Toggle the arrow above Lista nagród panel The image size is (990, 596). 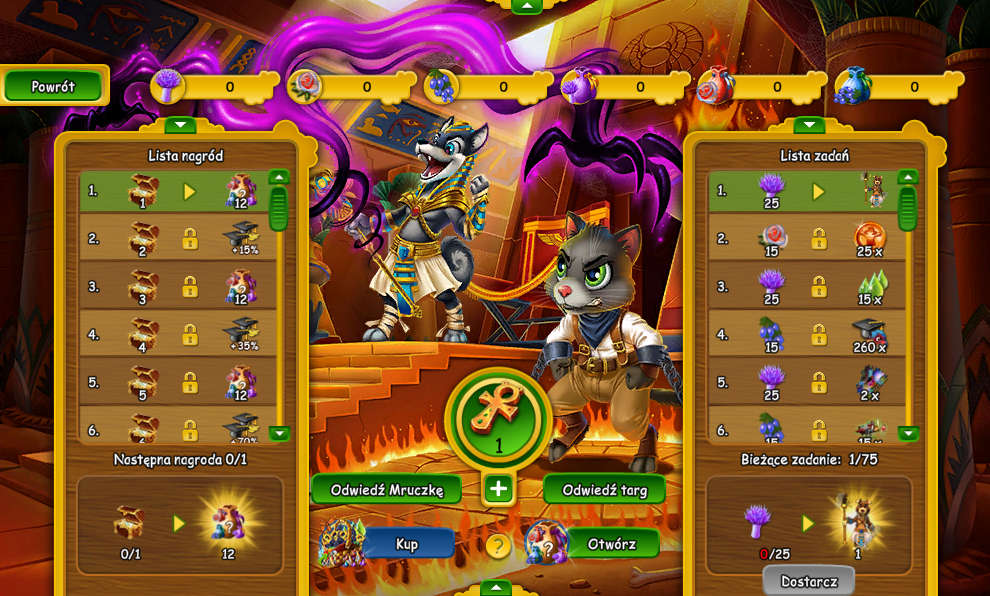(180, 125)
